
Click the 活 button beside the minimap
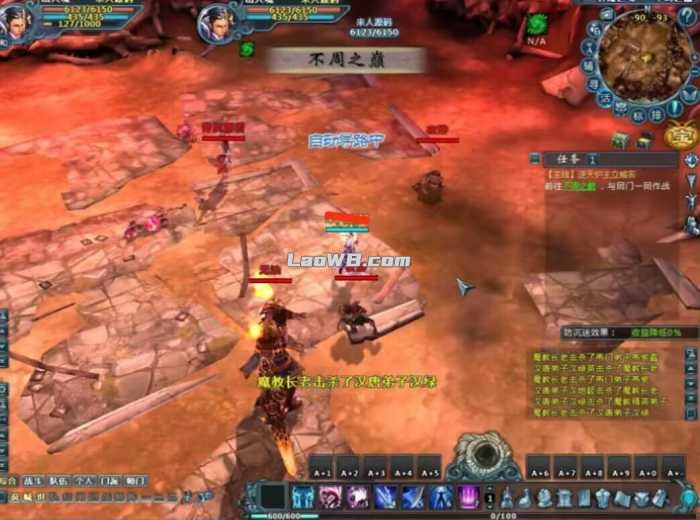(x=605, y=97)
